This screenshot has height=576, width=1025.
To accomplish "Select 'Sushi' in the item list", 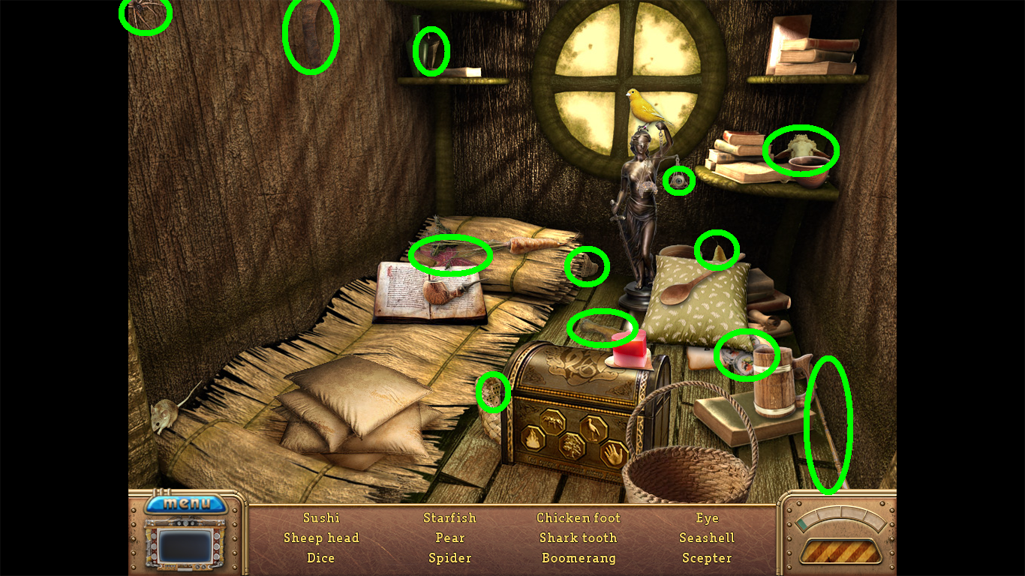I will click(x=321, y=518).
